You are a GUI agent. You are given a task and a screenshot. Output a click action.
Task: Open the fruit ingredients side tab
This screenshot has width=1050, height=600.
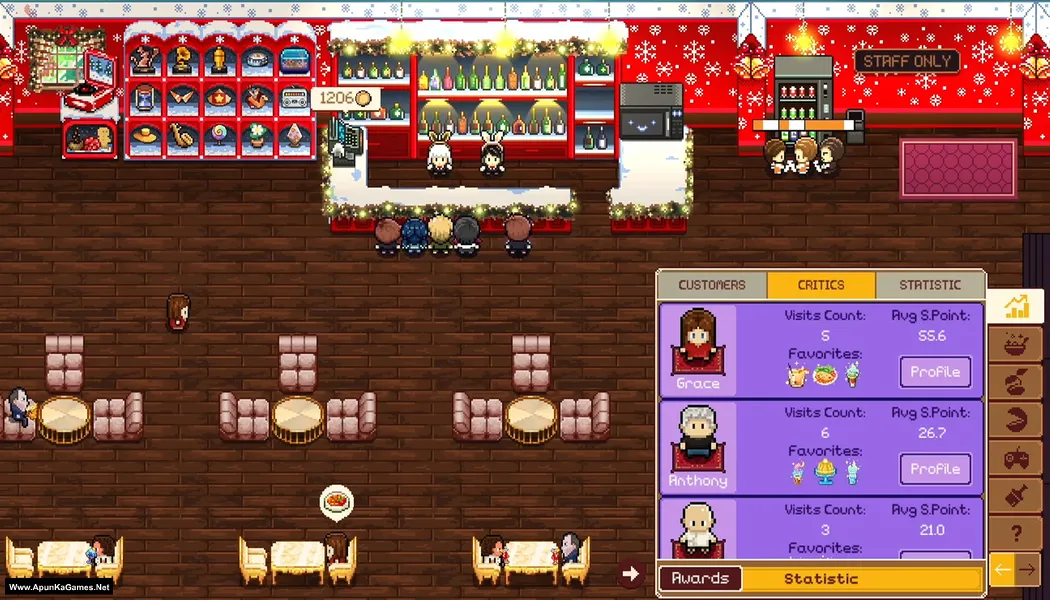(x=1016, y=383)
